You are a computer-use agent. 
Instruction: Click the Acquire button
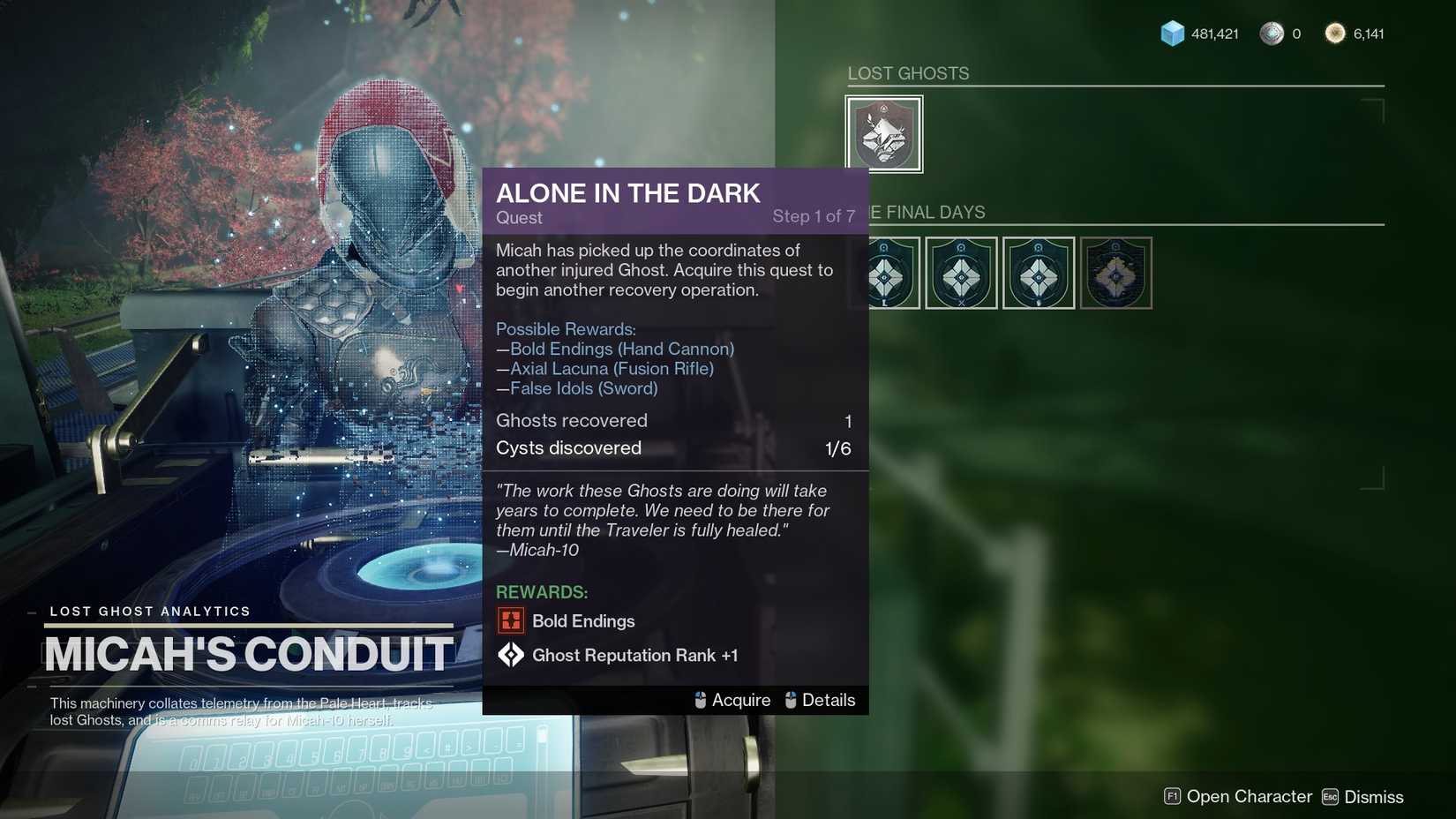(739, 700)
